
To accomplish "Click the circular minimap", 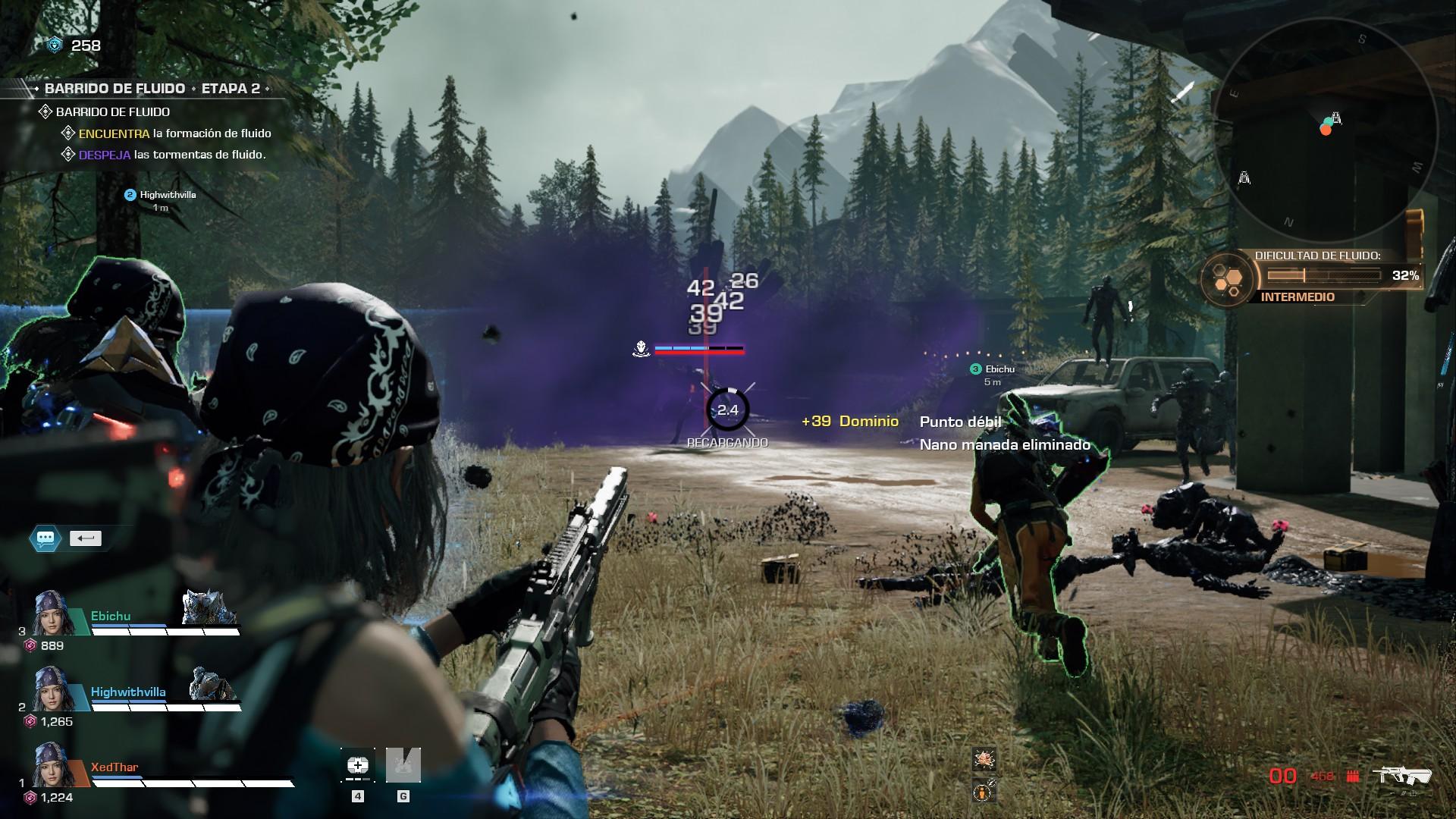I will pyautogui.click(x=1325, y=130).
